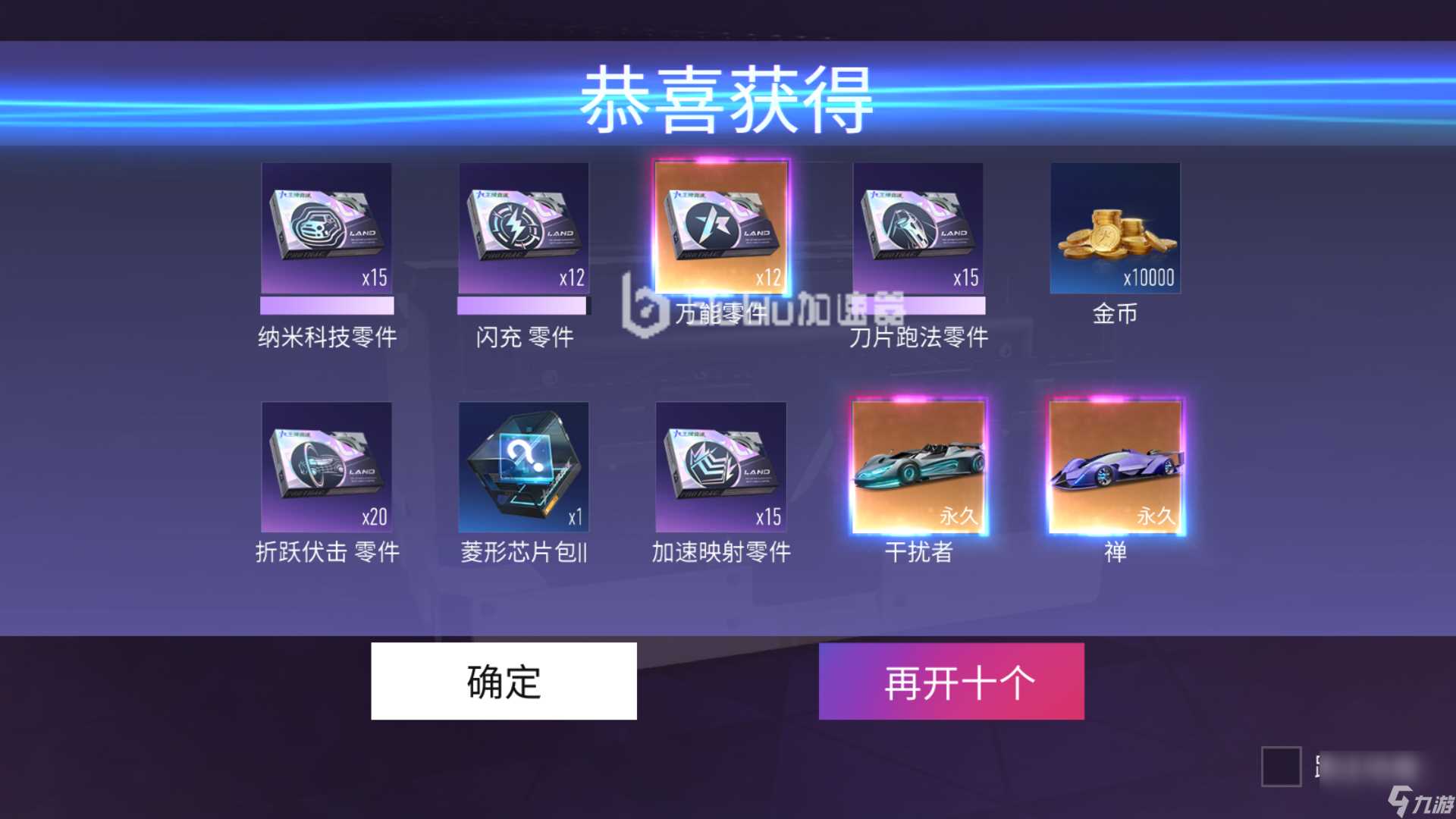View the 干扰者 permanent car thumbnail
The image size is (1456, 819).
919,468
